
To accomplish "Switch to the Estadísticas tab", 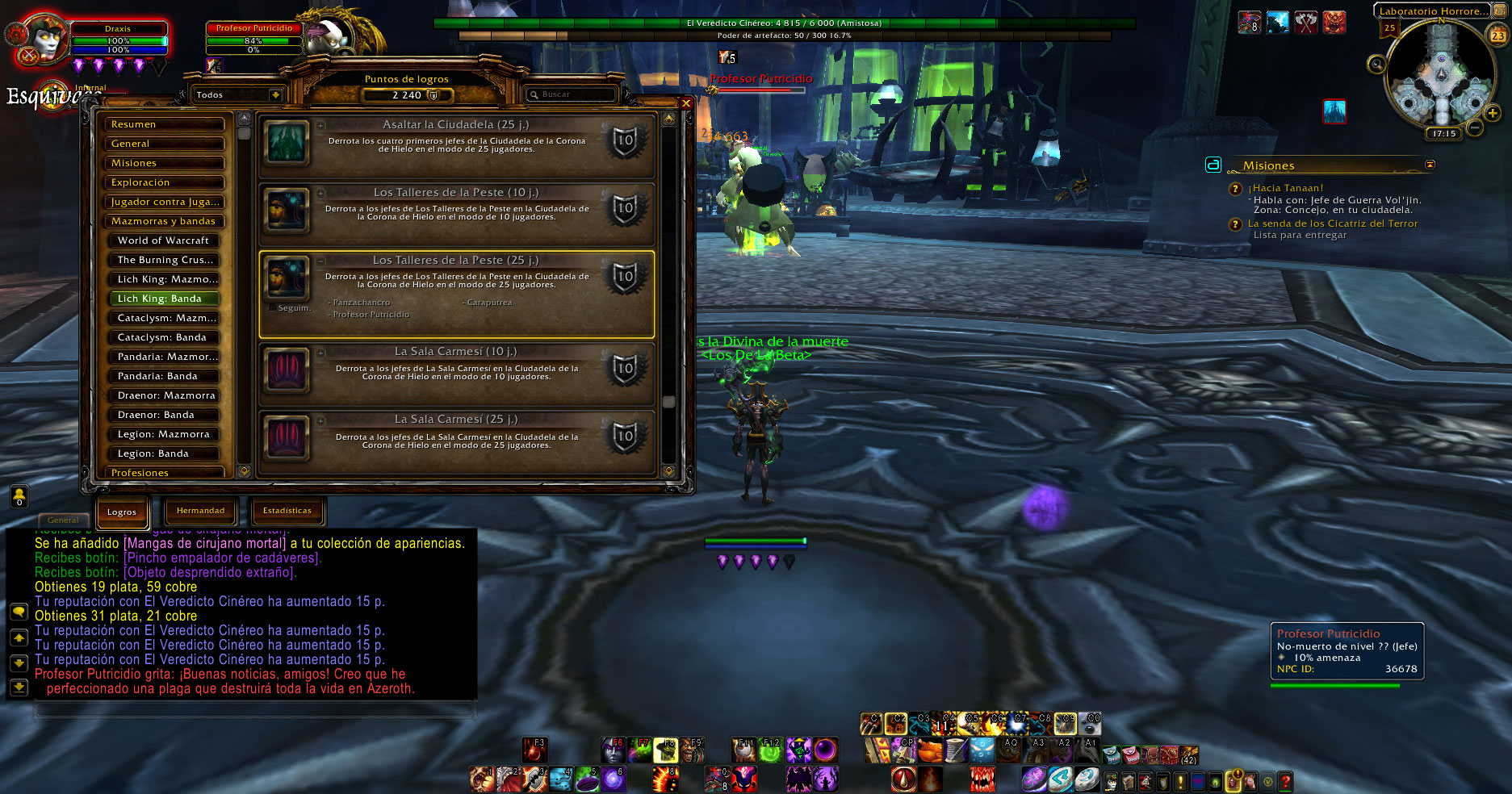I will [x=287, y=511].
